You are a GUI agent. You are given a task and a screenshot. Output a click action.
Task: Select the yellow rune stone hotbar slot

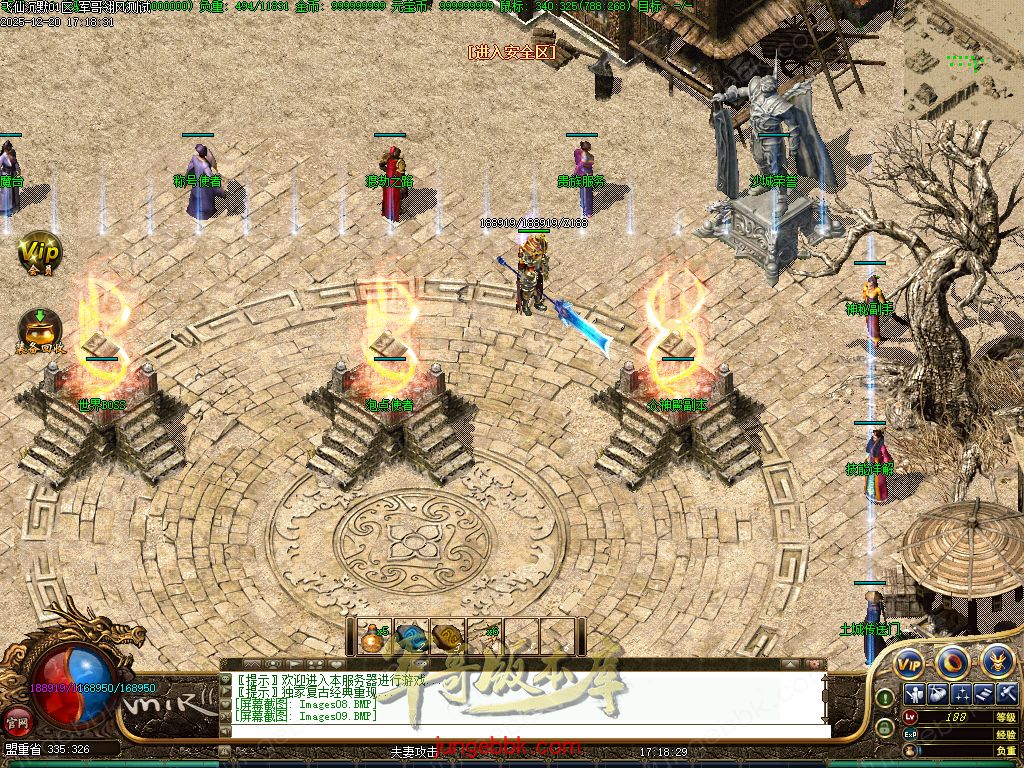click(448, 636)
